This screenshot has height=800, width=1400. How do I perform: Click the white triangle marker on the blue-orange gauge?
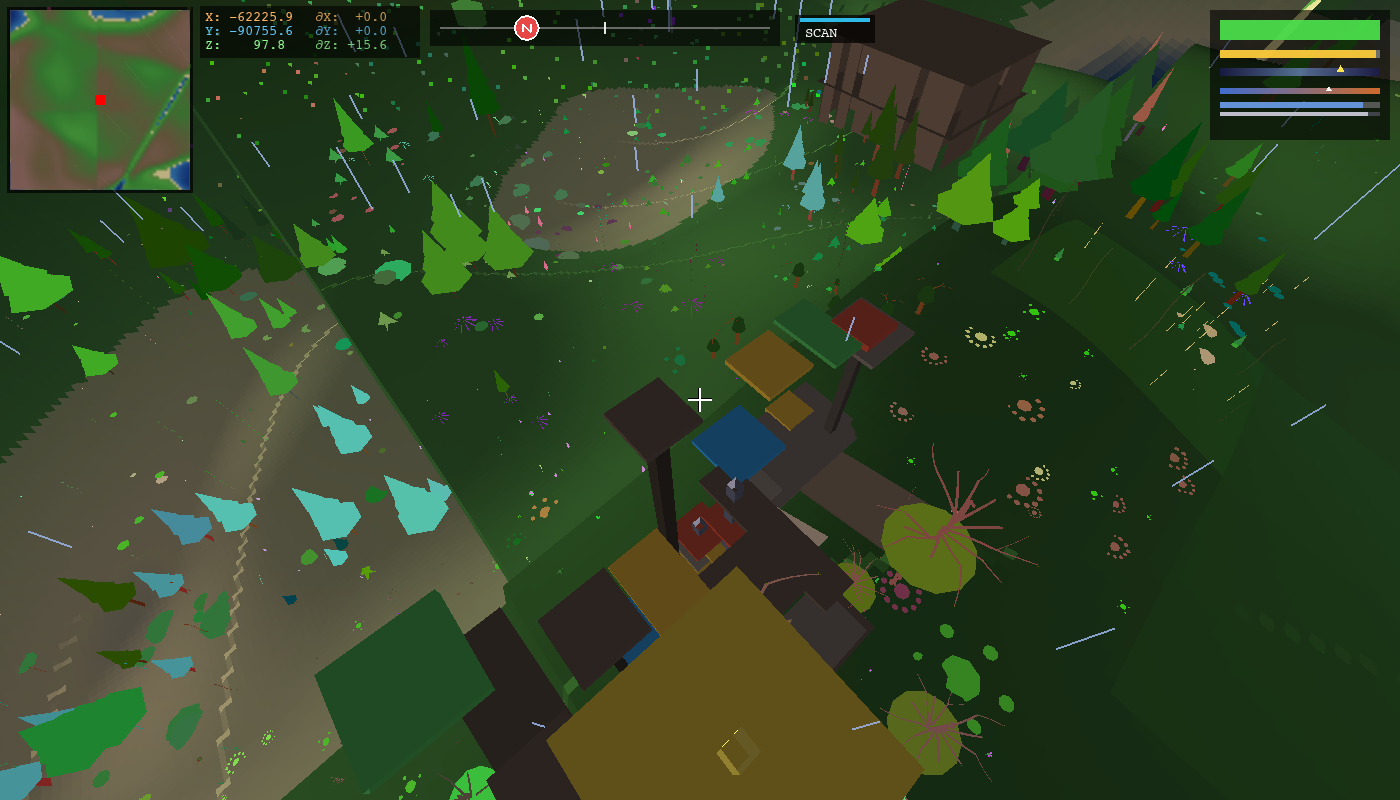[1329, 89]
